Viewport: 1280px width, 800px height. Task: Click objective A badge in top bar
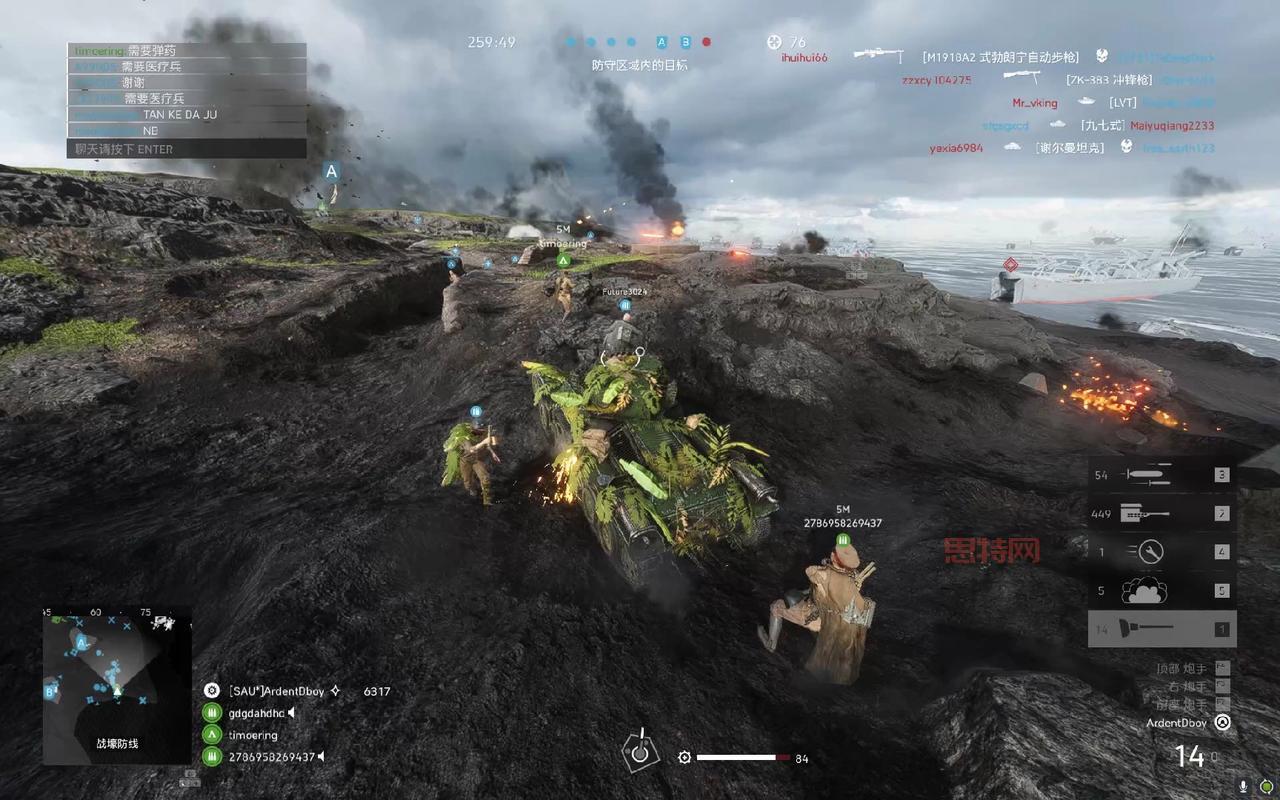click(661, 42)
